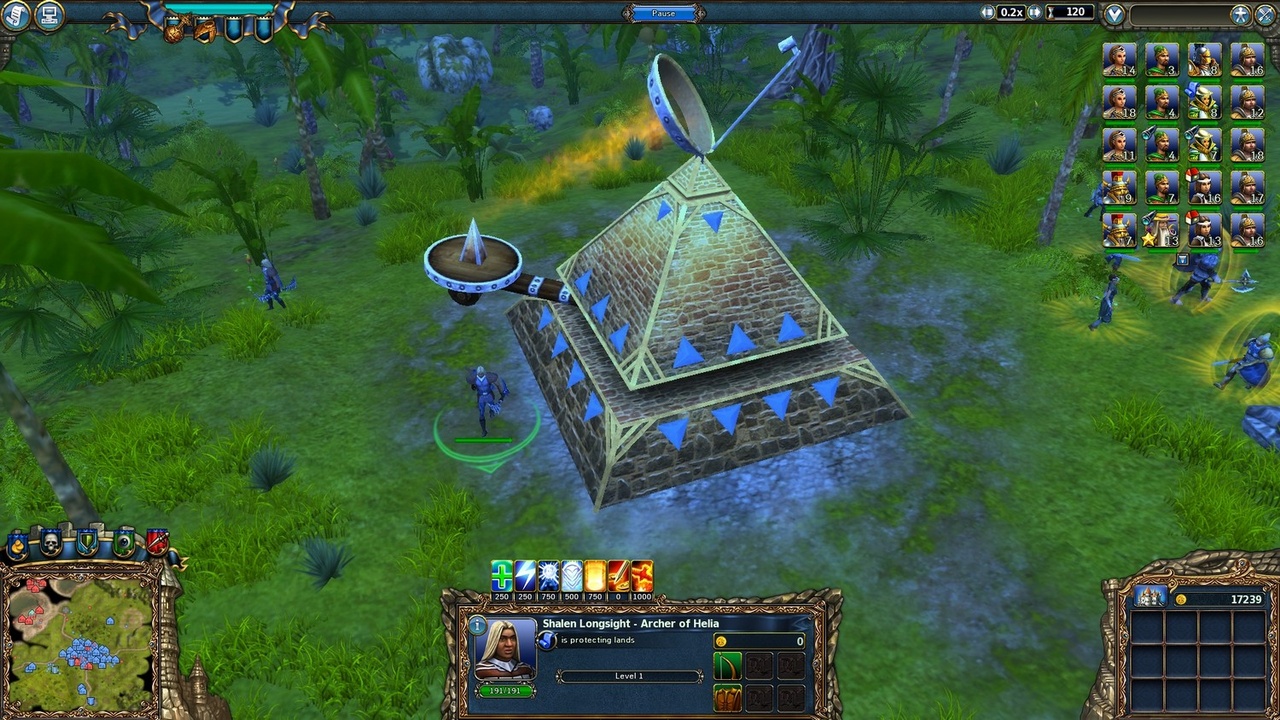This screenshot has height=720, width=1280.
Task: Select the top-left hero portrait, level 14
Action: tap(1120, 60)
